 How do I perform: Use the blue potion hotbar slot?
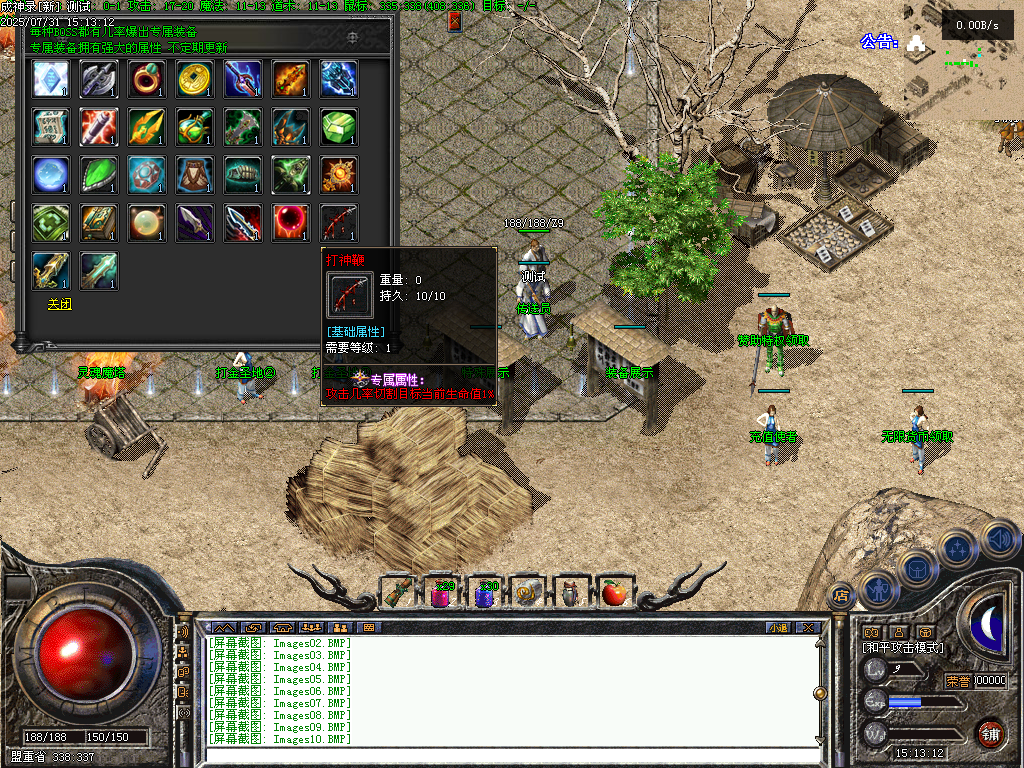(x=485, y=593)
